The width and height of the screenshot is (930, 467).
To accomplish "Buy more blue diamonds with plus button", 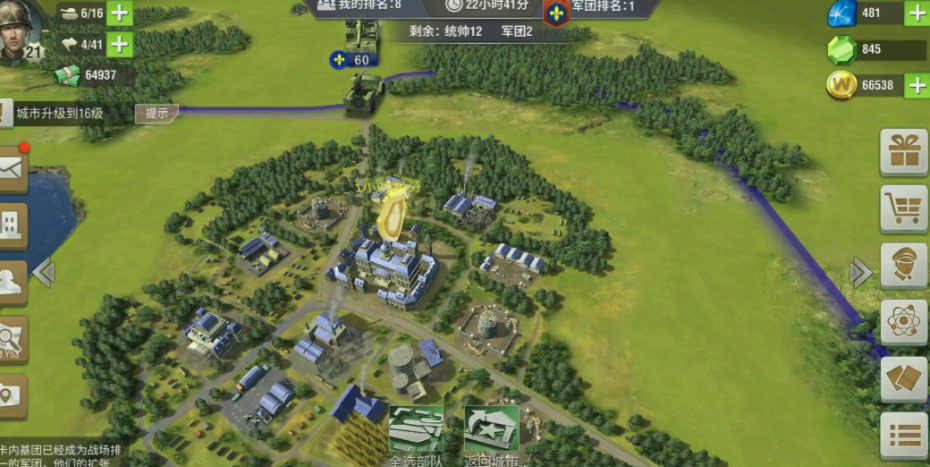I will pyautogui.click(x=916, y=13).
